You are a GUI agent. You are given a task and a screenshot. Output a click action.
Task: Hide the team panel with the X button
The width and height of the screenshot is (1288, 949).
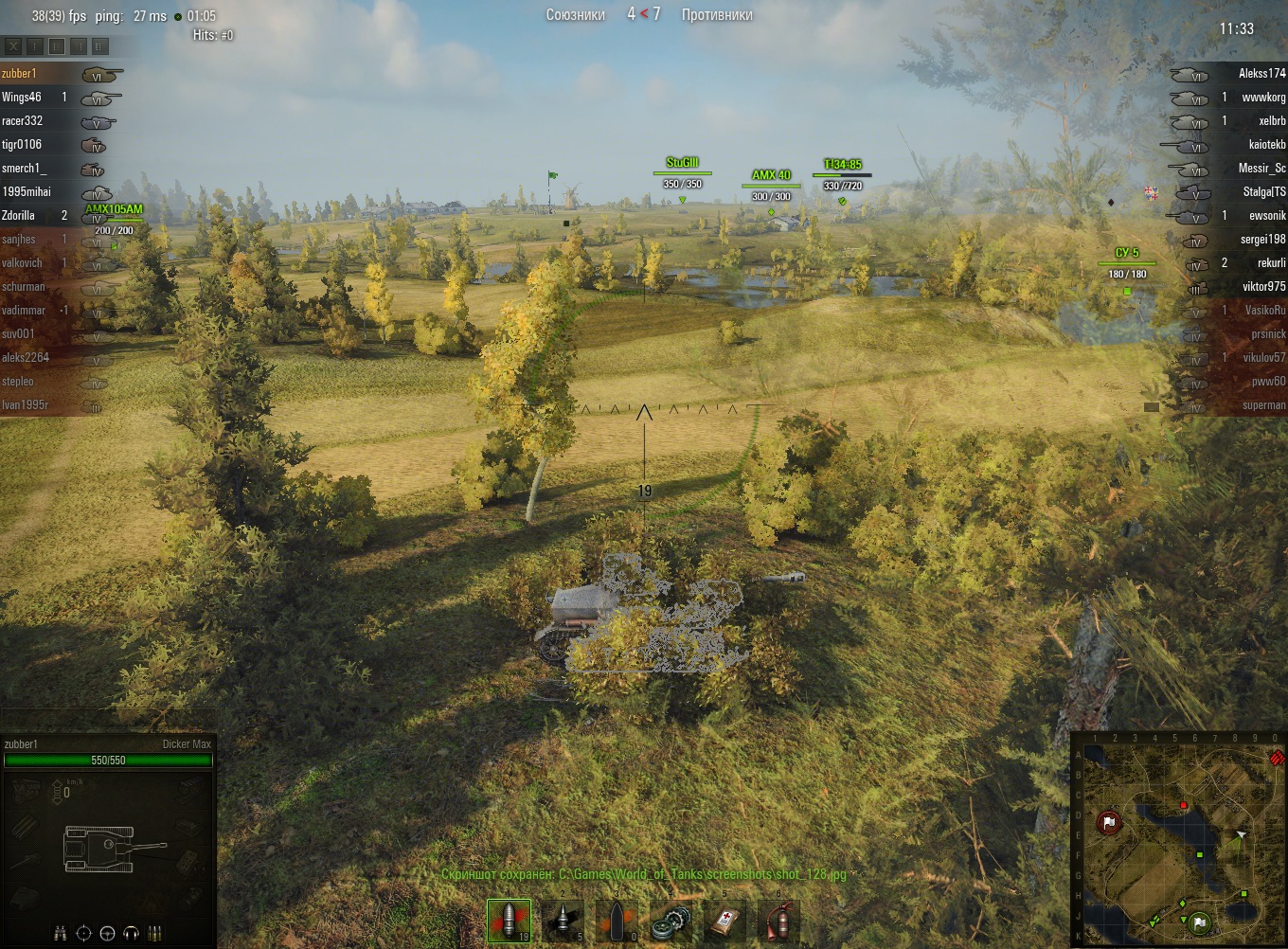pos(13,45)
